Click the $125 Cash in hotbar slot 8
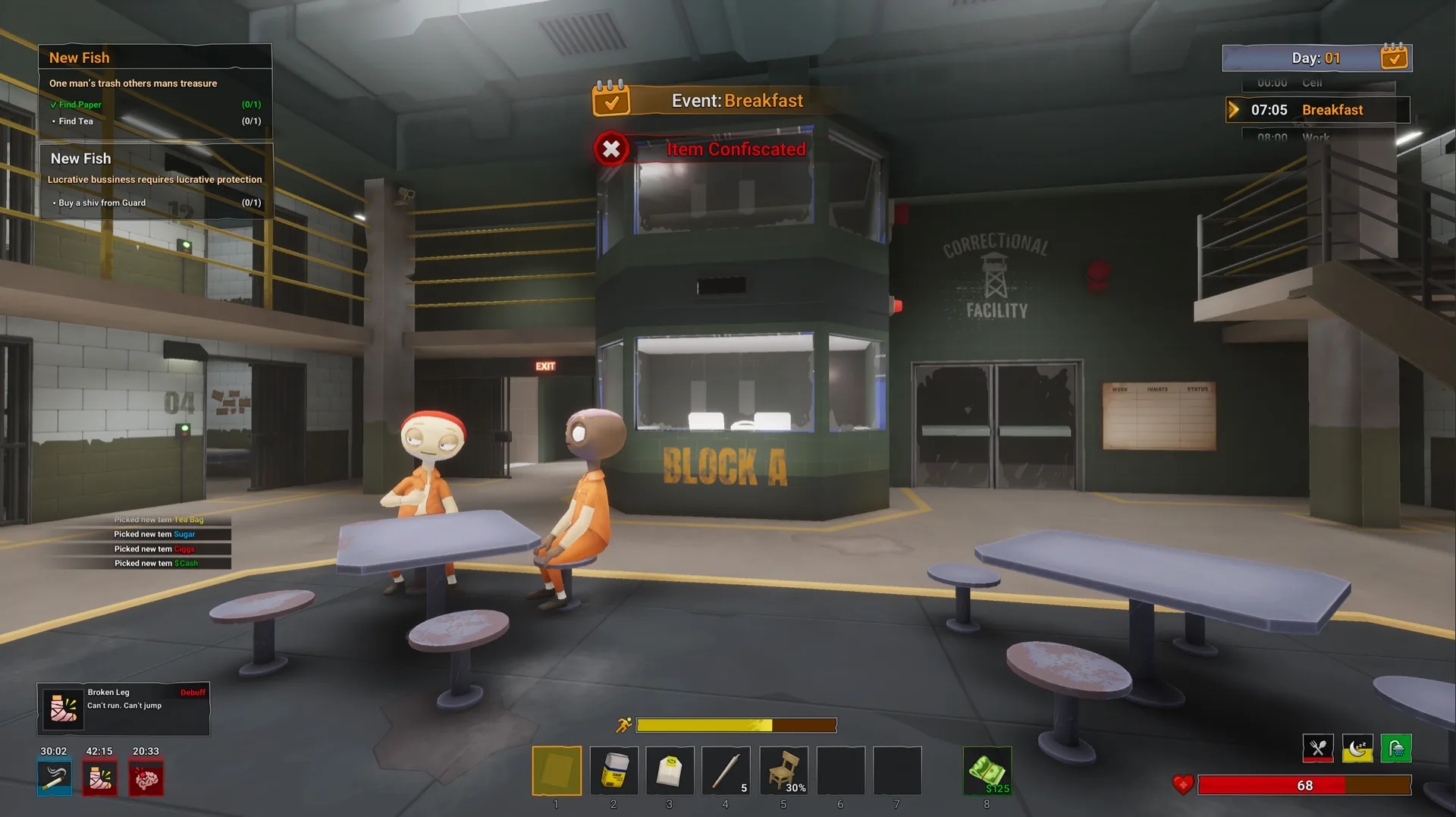This screenshot has height=817, width=1456. click(987, 770)
